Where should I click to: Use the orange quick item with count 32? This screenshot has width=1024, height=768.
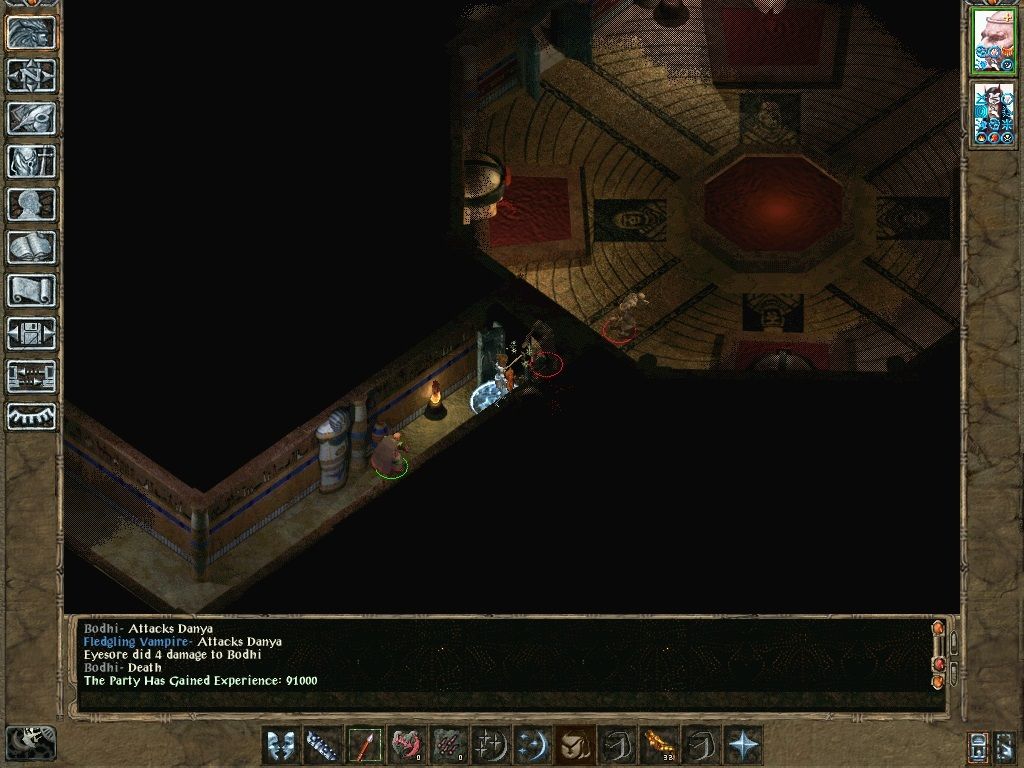coord(658,745)
